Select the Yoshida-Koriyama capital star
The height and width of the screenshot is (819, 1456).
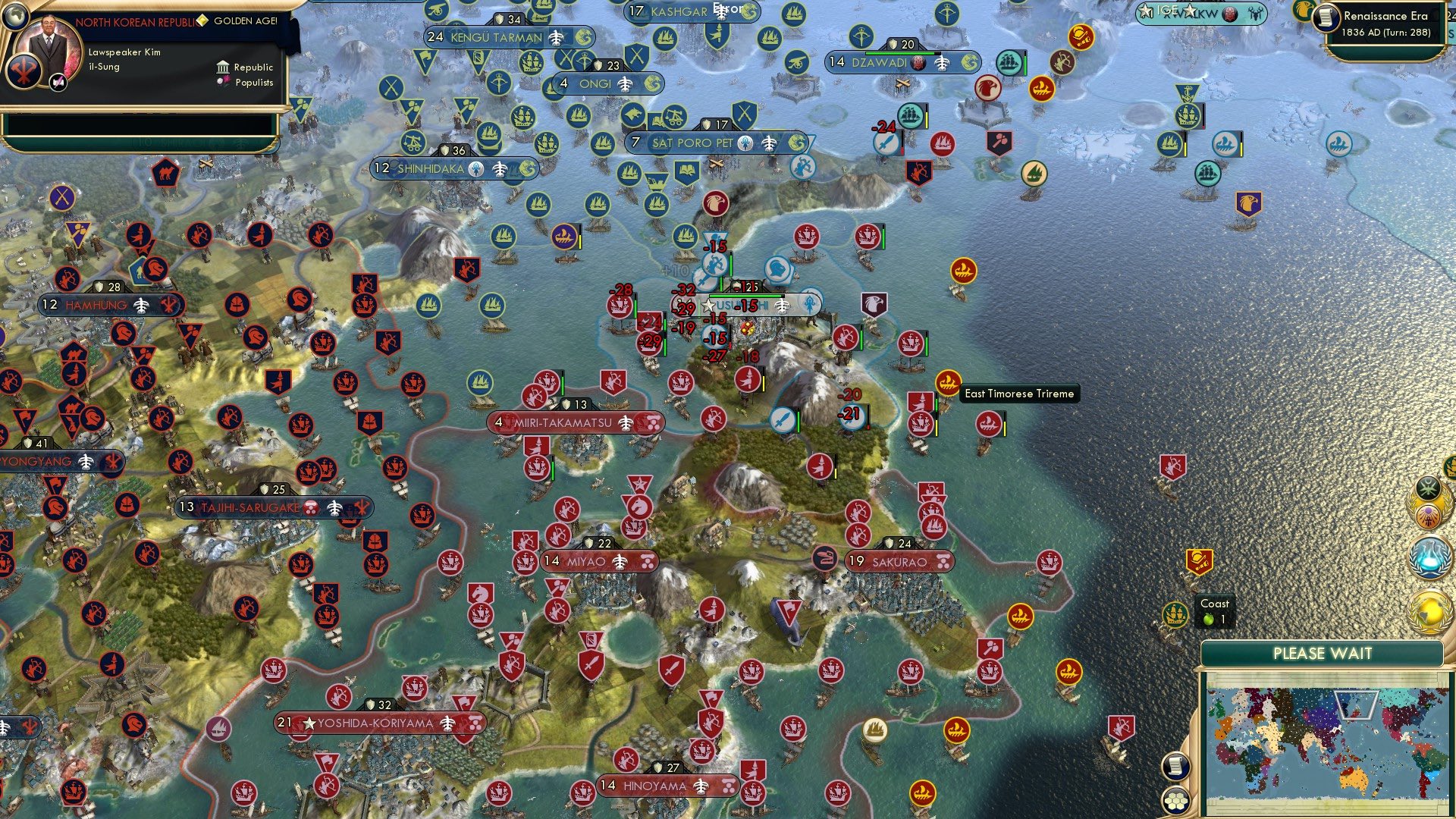tap(309, 723)
